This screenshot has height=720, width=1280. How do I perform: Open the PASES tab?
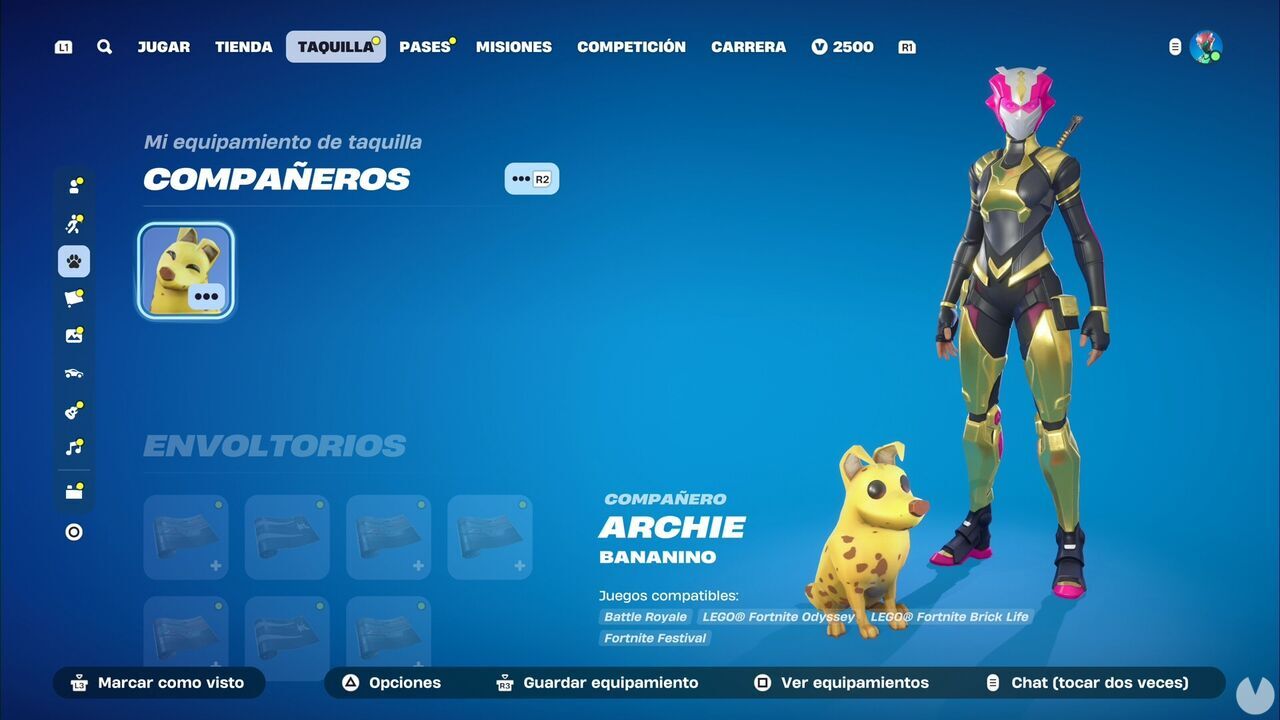click(423, 46)
